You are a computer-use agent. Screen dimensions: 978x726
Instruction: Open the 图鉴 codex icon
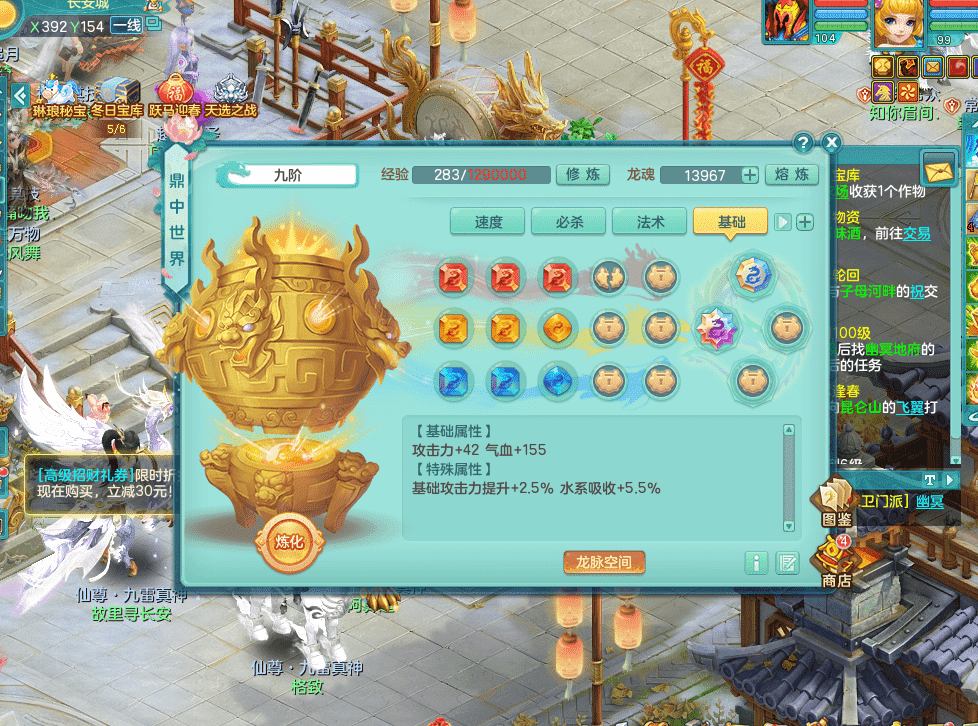point(836,505)
